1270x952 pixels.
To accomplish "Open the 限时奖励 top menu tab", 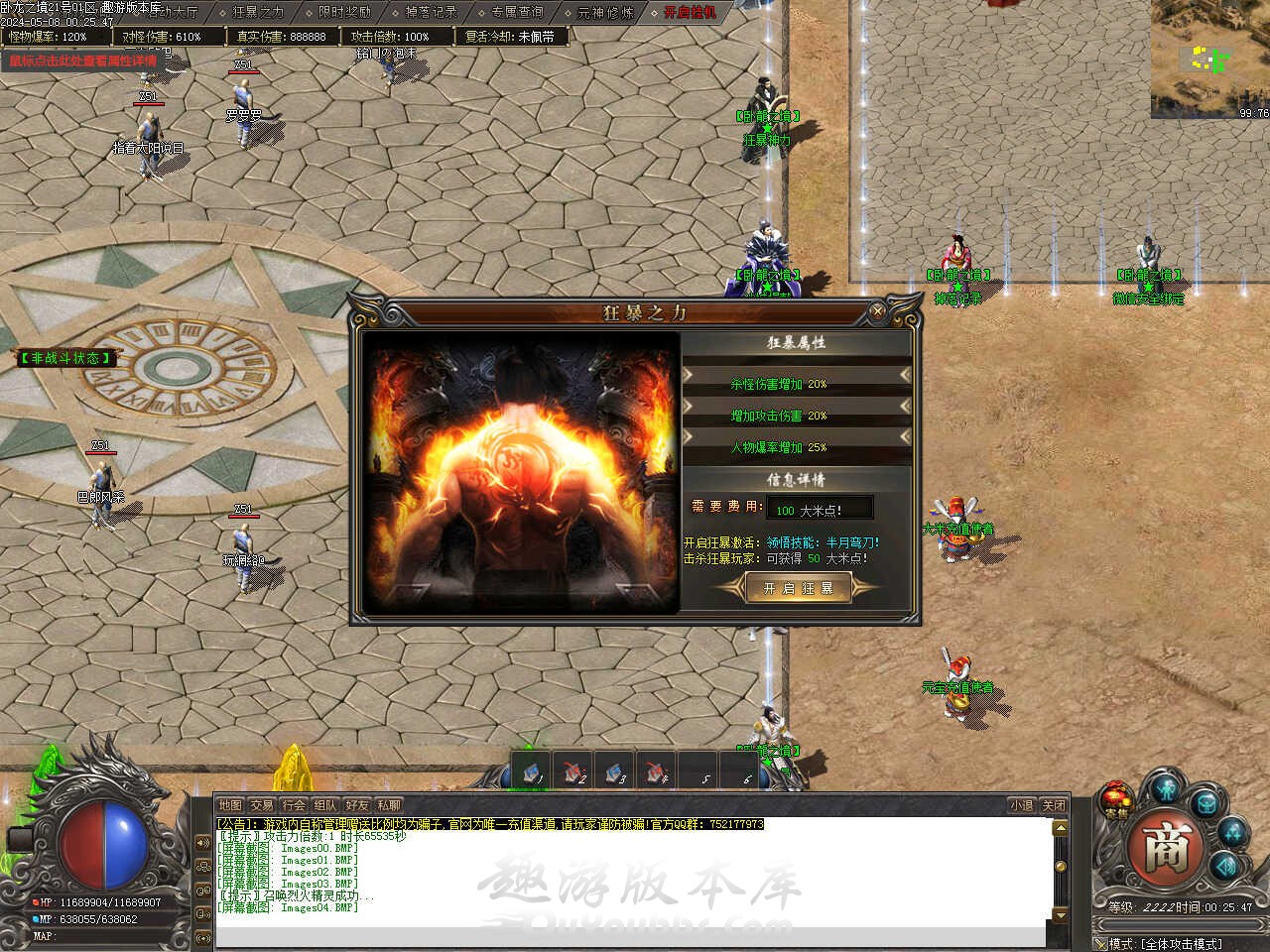I will tap(344, 13).
